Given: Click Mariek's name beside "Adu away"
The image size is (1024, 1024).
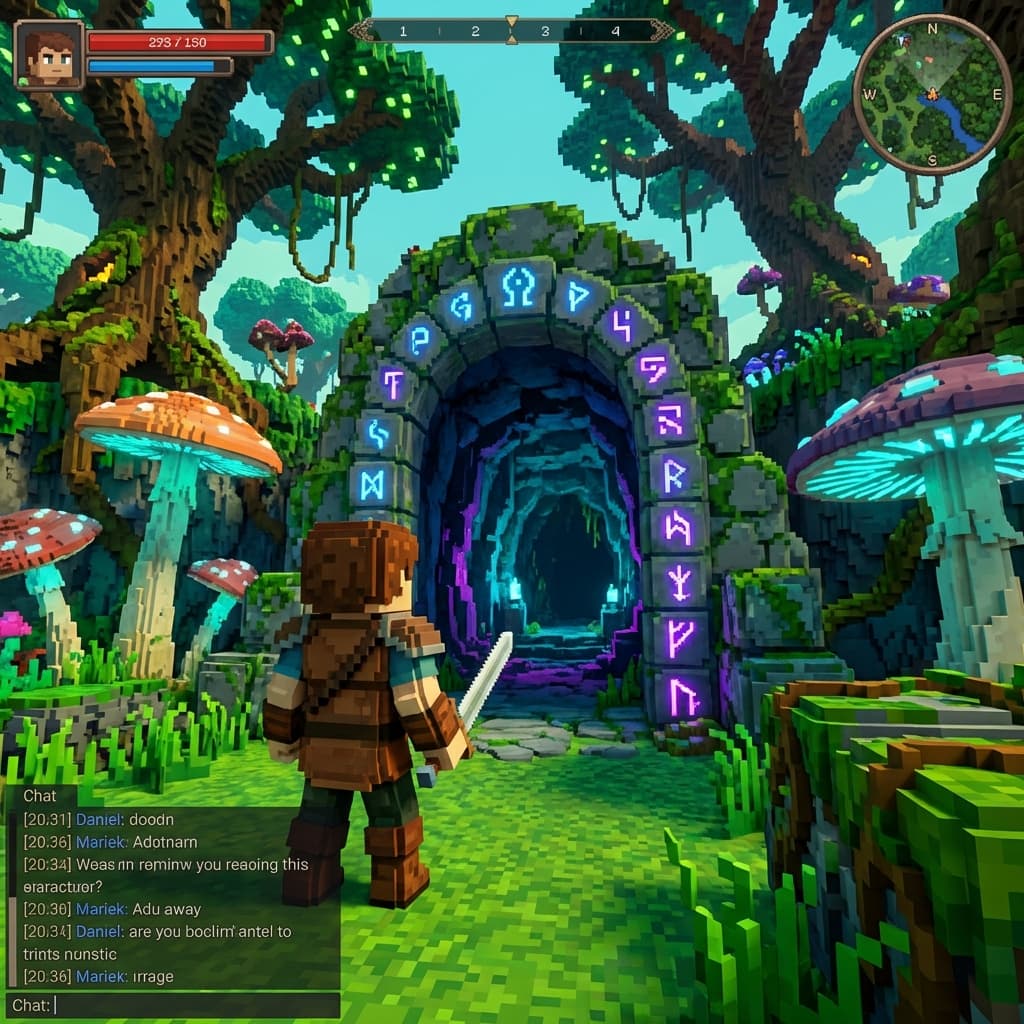Looking at the screenshot, I should (102, 909).
